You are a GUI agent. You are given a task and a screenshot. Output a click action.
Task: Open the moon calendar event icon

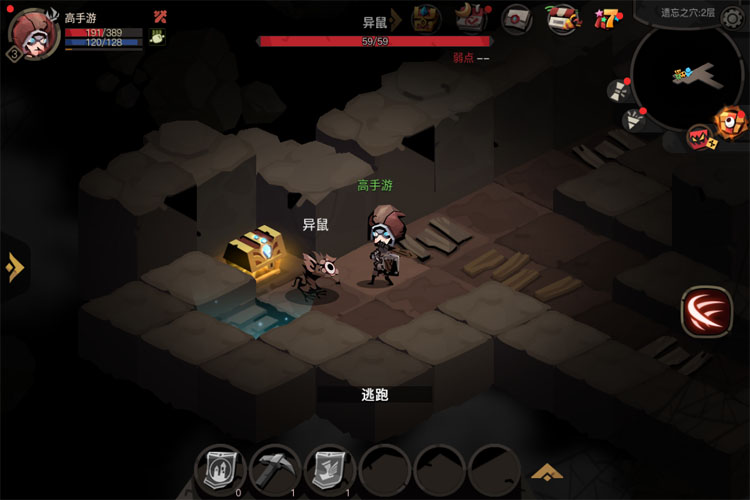coord(471,17)
